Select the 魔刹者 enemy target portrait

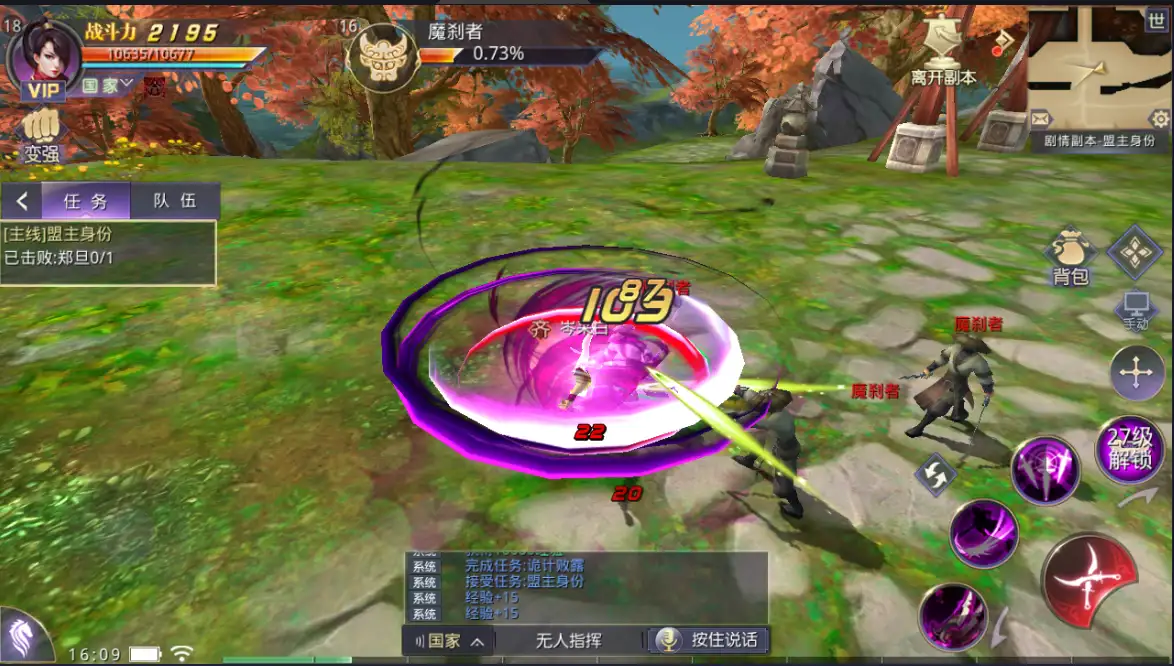381,56
